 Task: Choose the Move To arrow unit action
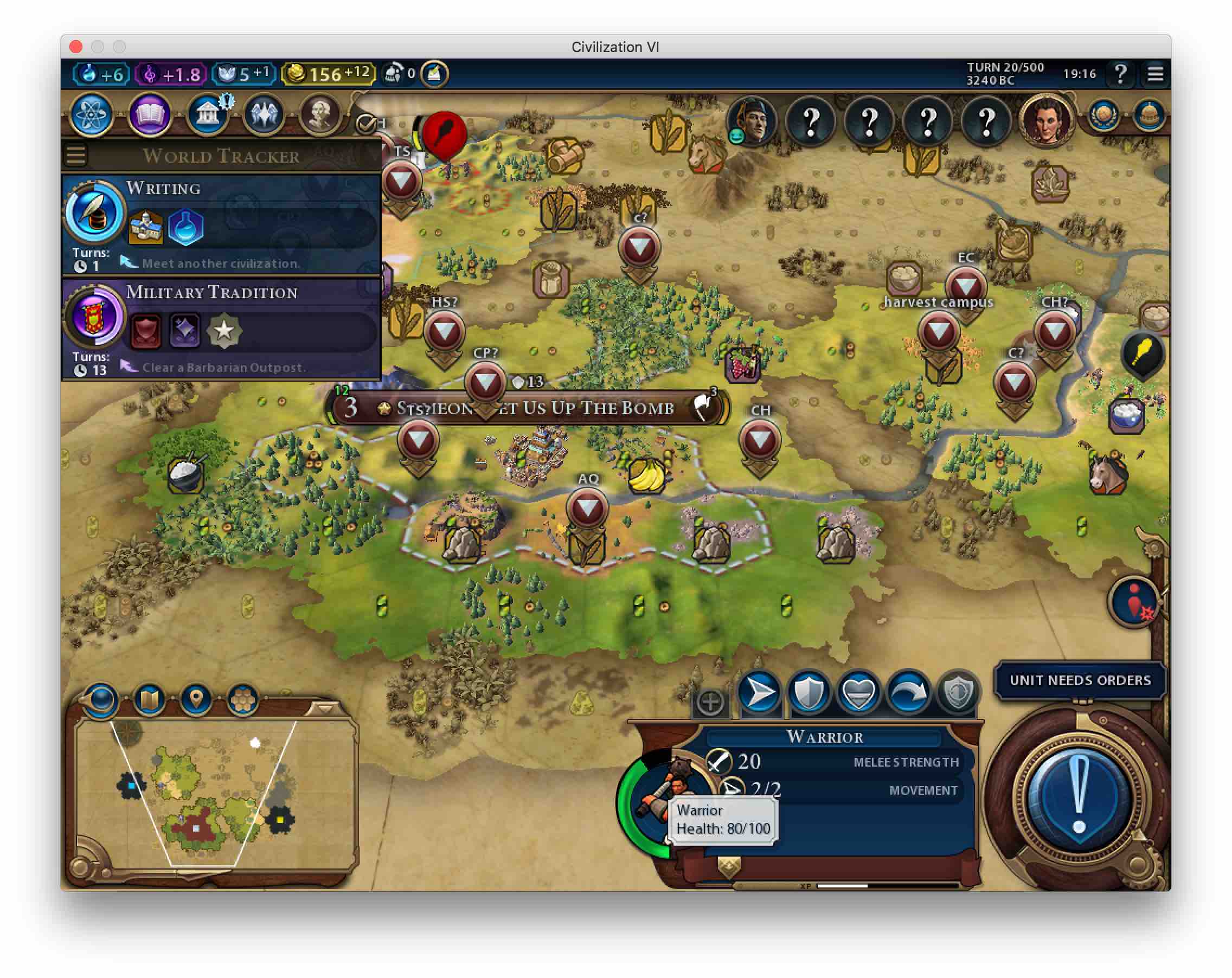760,693
